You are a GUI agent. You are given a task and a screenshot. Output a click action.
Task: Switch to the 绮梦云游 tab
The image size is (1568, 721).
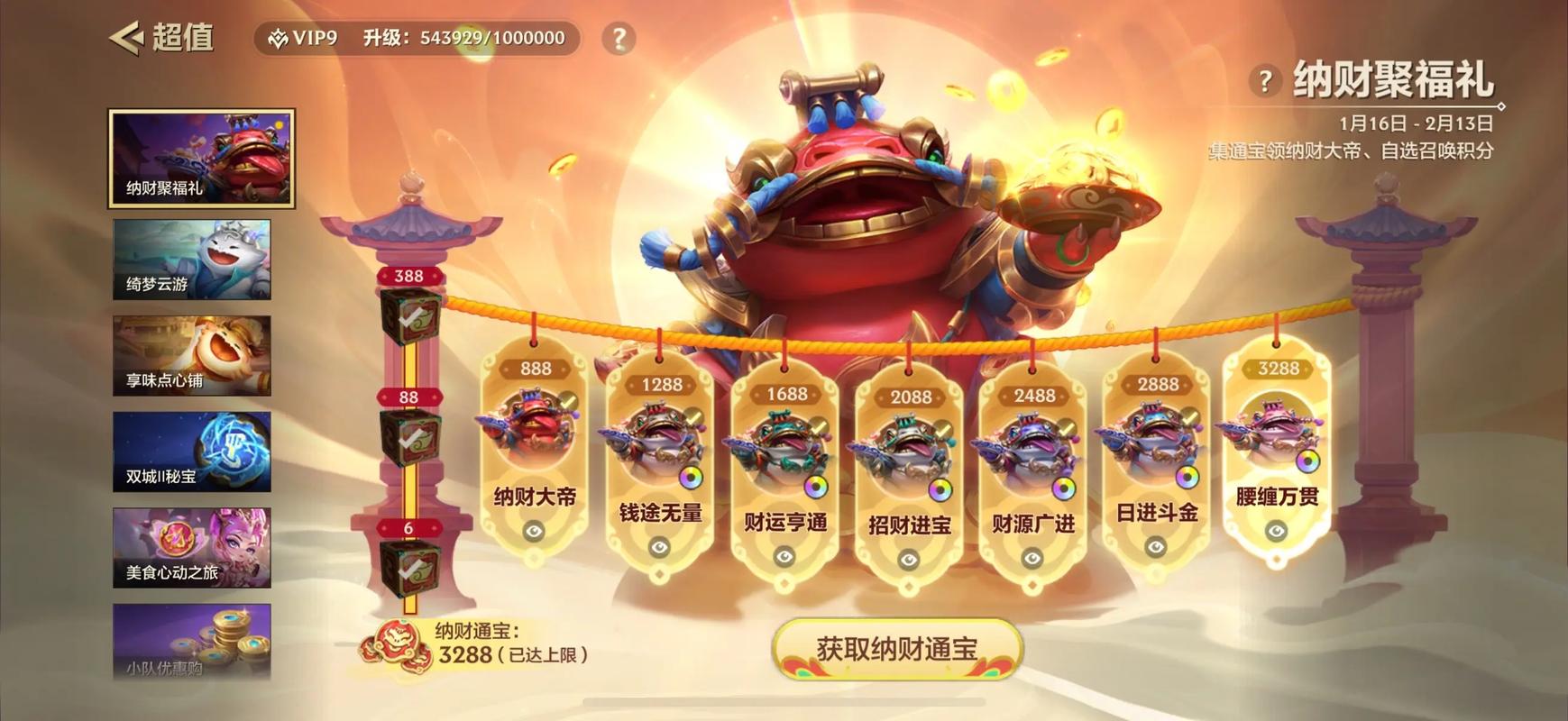pos(192,260)
